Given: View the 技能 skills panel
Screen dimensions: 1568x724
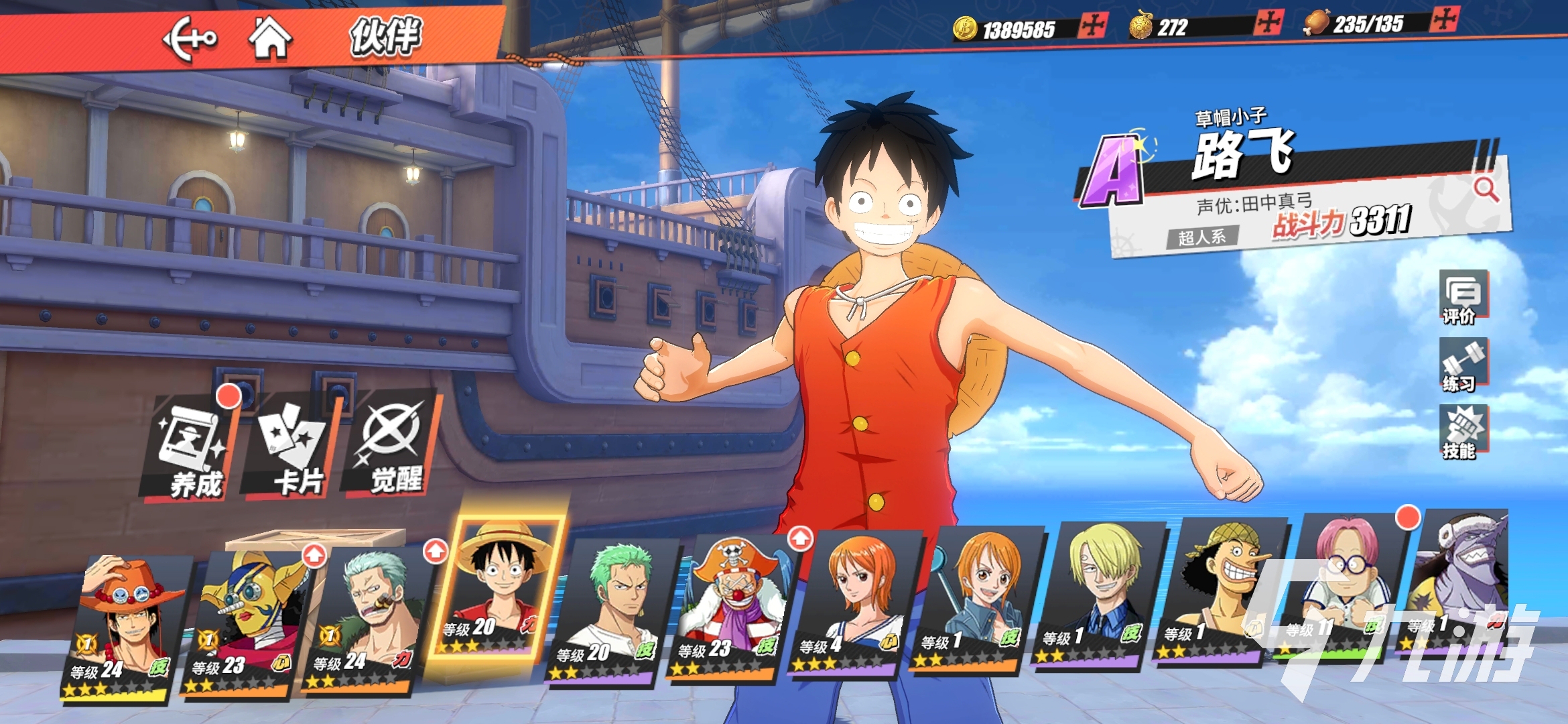Looking at the screenshot, I should click(1463, 432).
